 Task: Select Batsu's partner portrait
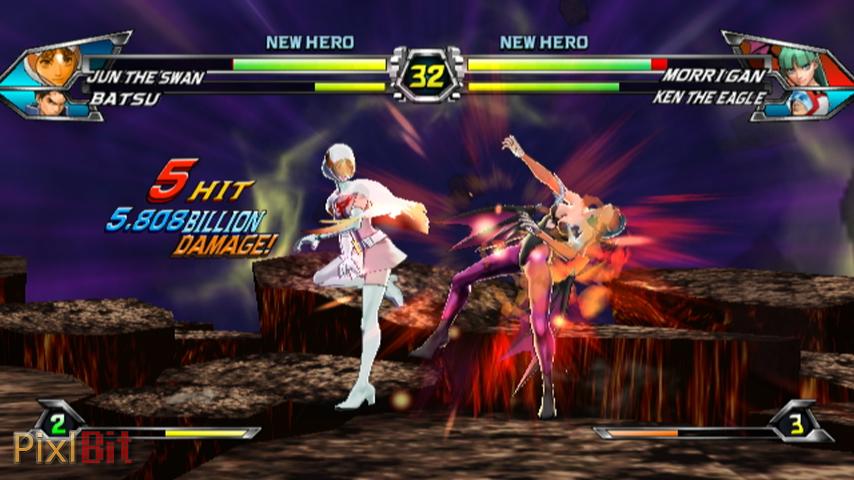pyautogui.click(x=52, y=101)
